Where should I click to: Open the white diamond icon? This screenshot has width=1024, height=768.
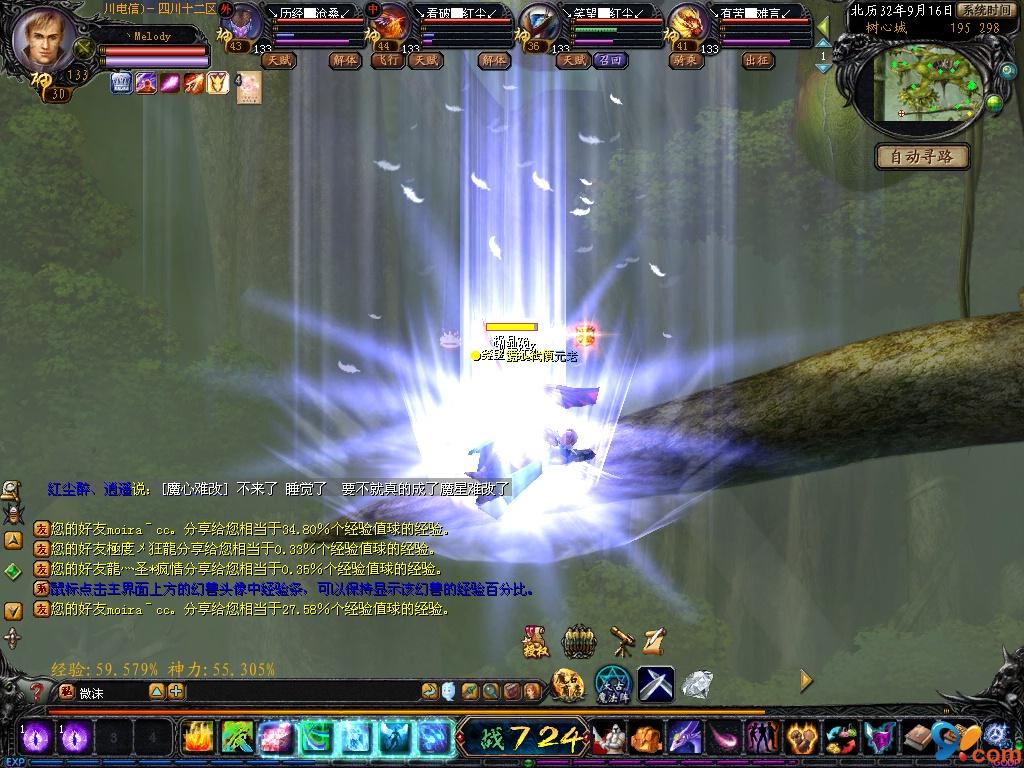(x=697, y=683)
